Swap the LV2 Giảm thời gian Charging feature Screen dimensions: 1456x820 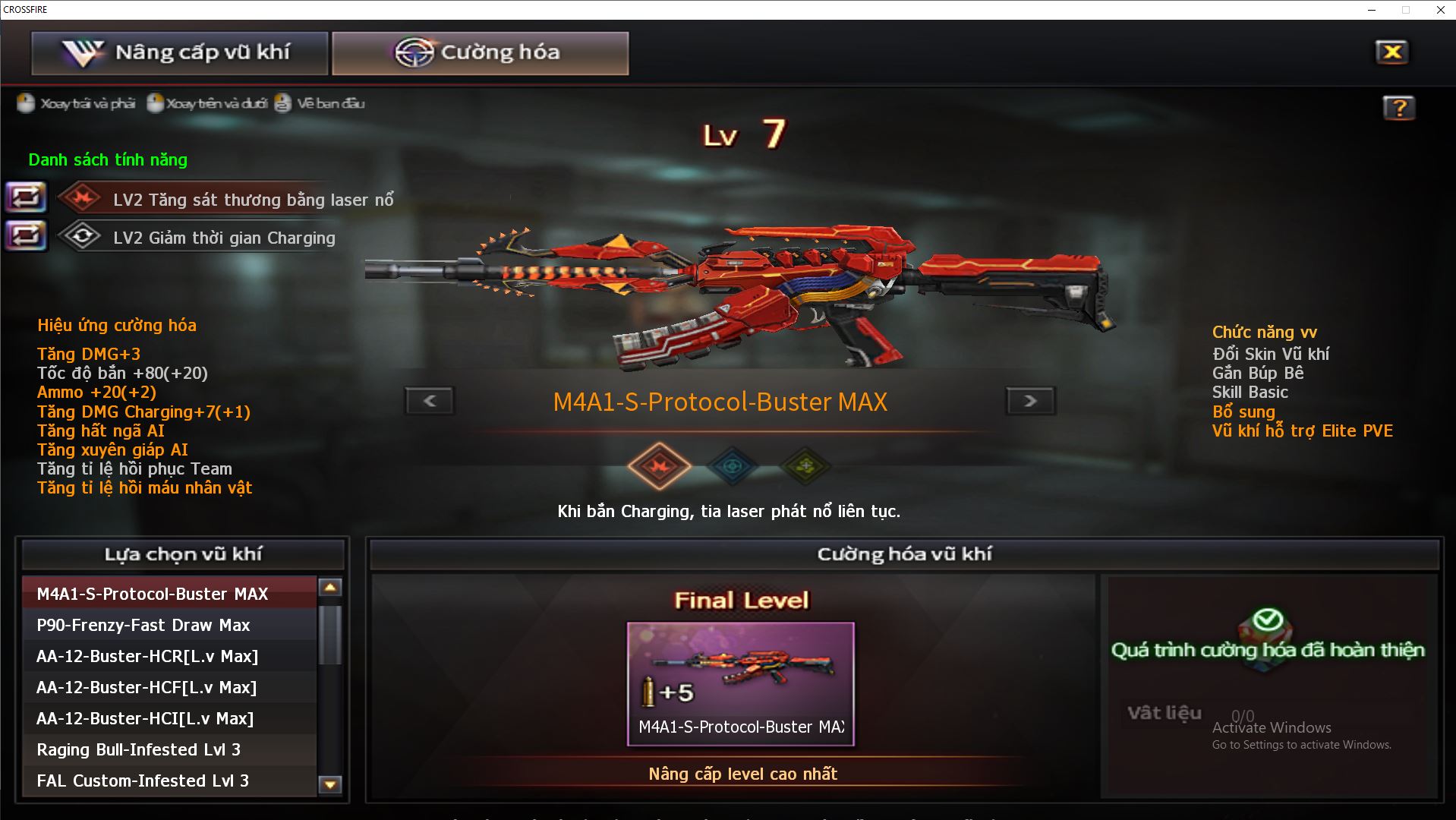26,236
